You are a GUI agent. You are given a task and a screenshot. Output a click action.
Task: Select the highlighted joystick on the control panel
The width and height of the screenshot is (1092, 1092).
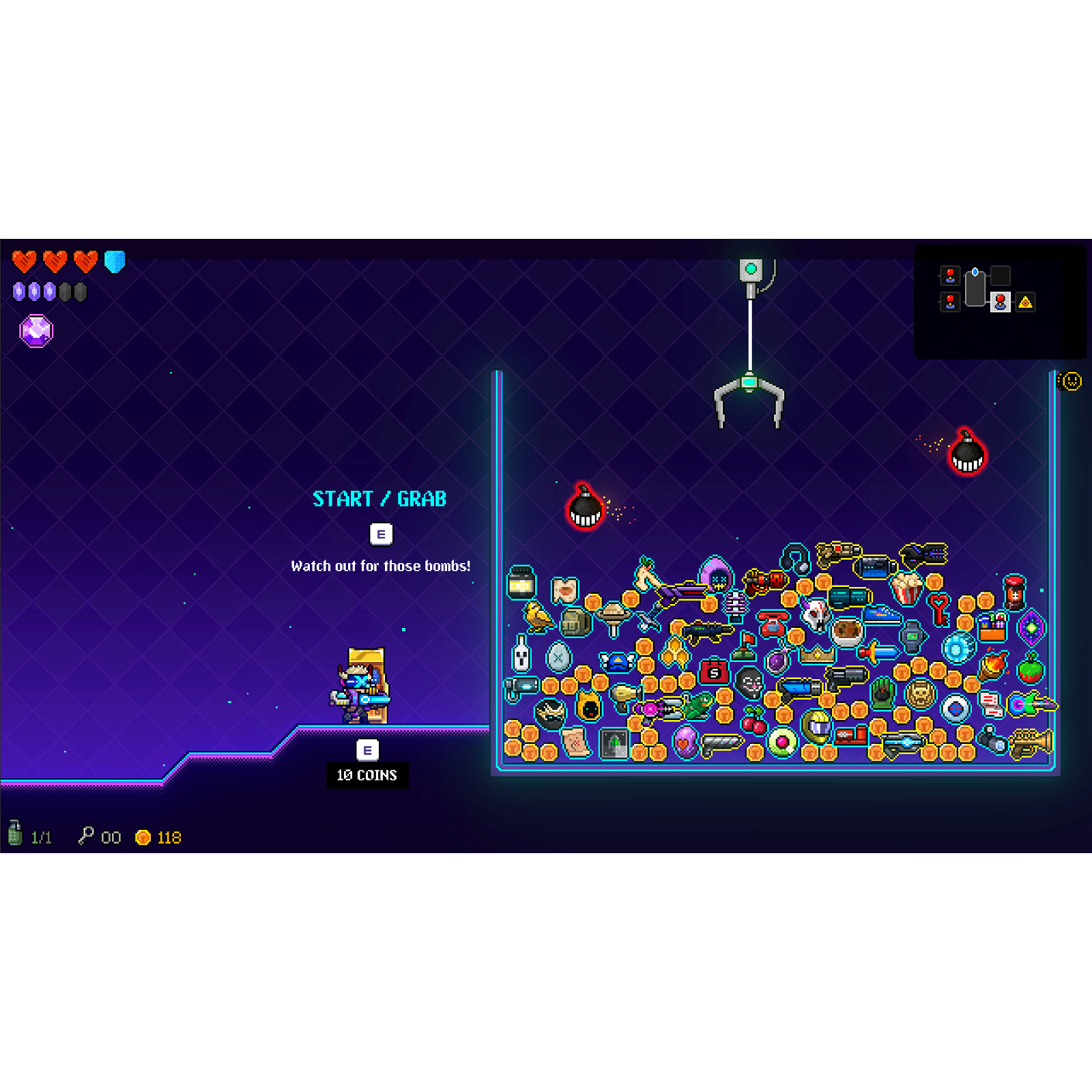(x=1001, y=302)
